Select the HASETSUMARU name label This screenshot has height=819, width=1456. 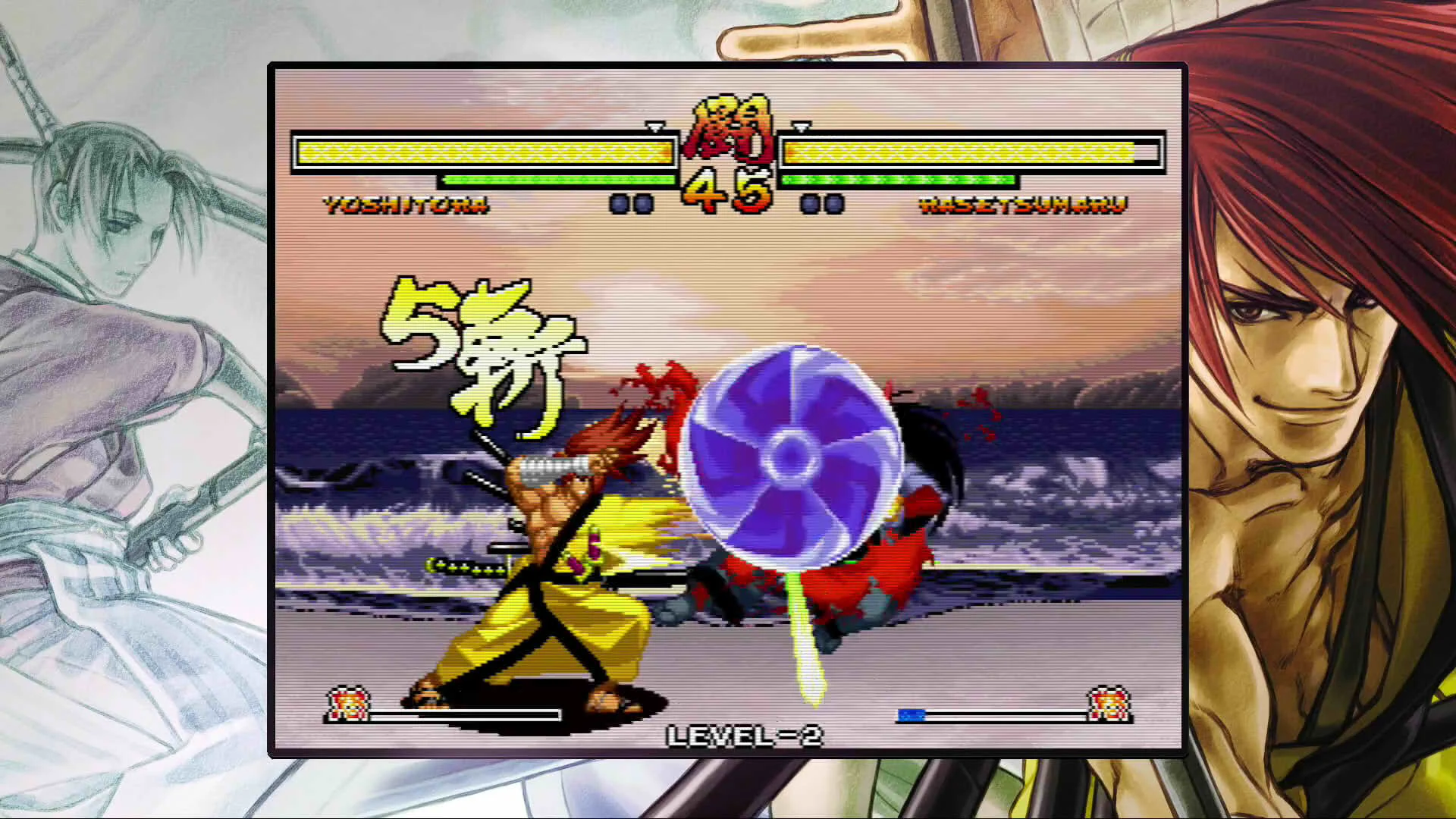(x=1024, y=205)
